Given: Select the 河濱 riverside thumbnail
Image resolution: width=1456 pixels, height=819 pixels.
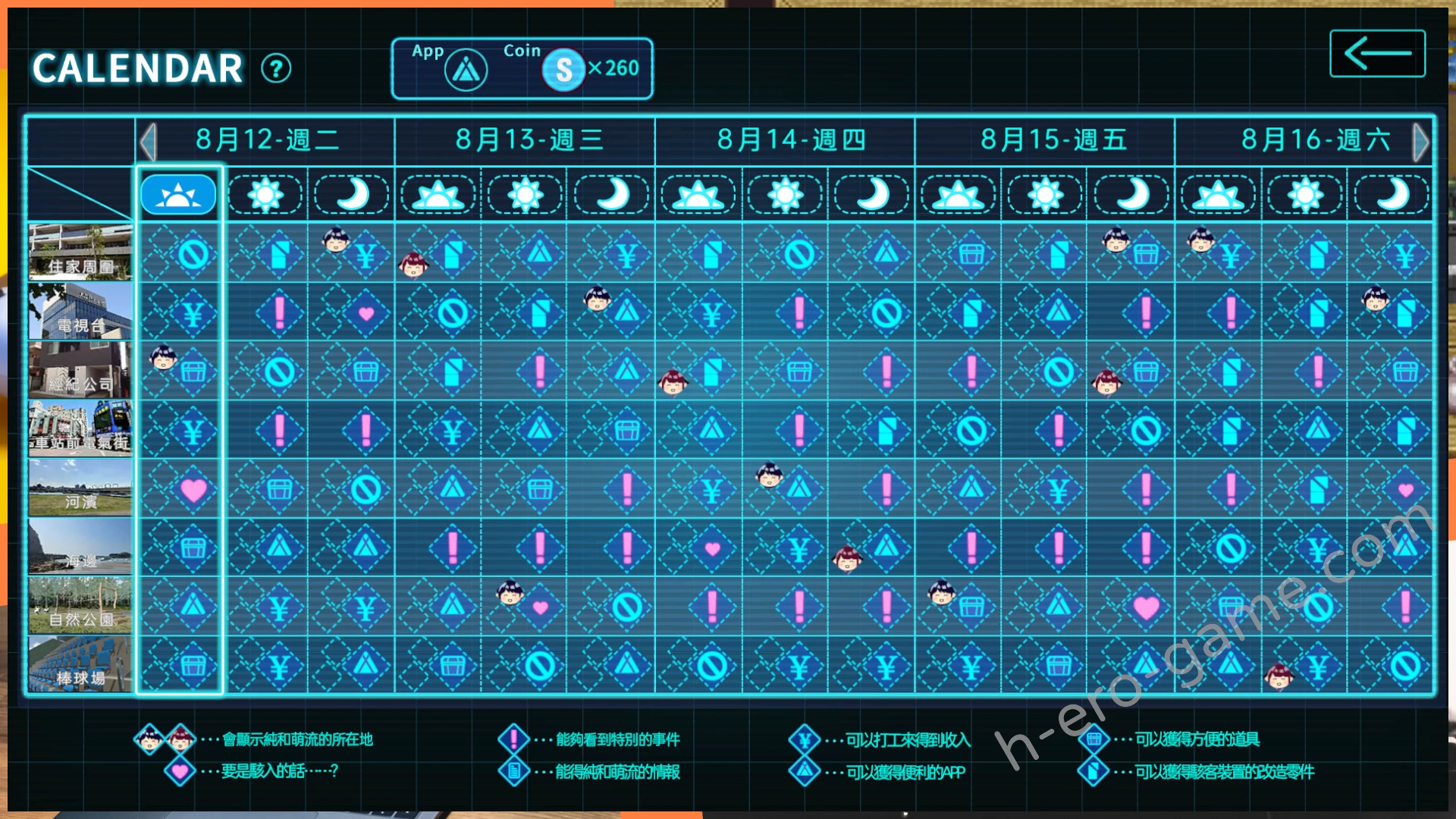Looking at the screenshot, I should click(80, 488).
